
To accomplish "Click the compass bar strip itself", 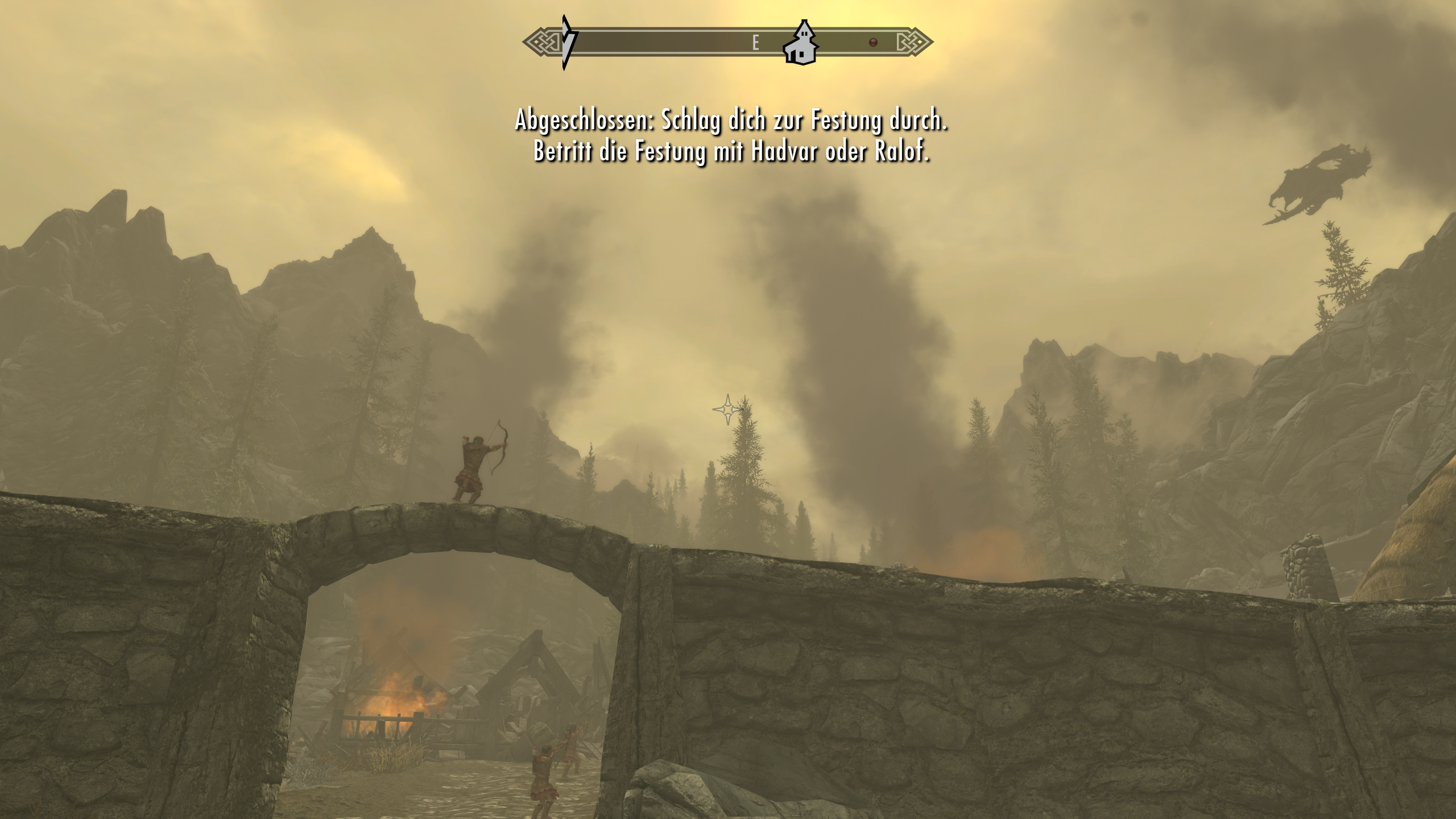I will [654, 42].
